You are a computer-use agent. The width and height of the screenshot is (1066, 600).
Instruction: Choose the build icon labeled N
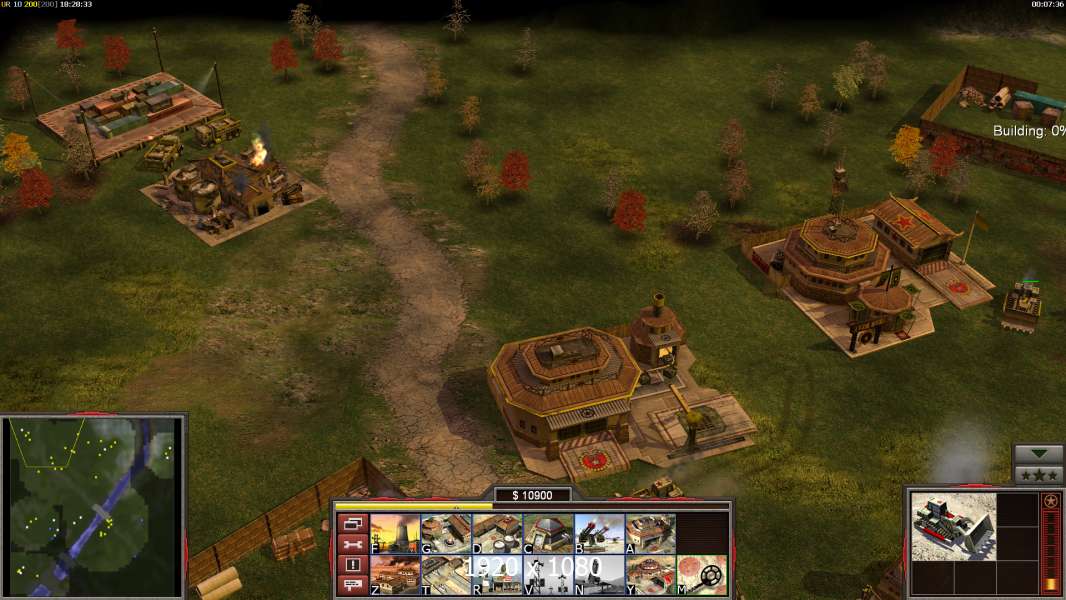point(599,575)
